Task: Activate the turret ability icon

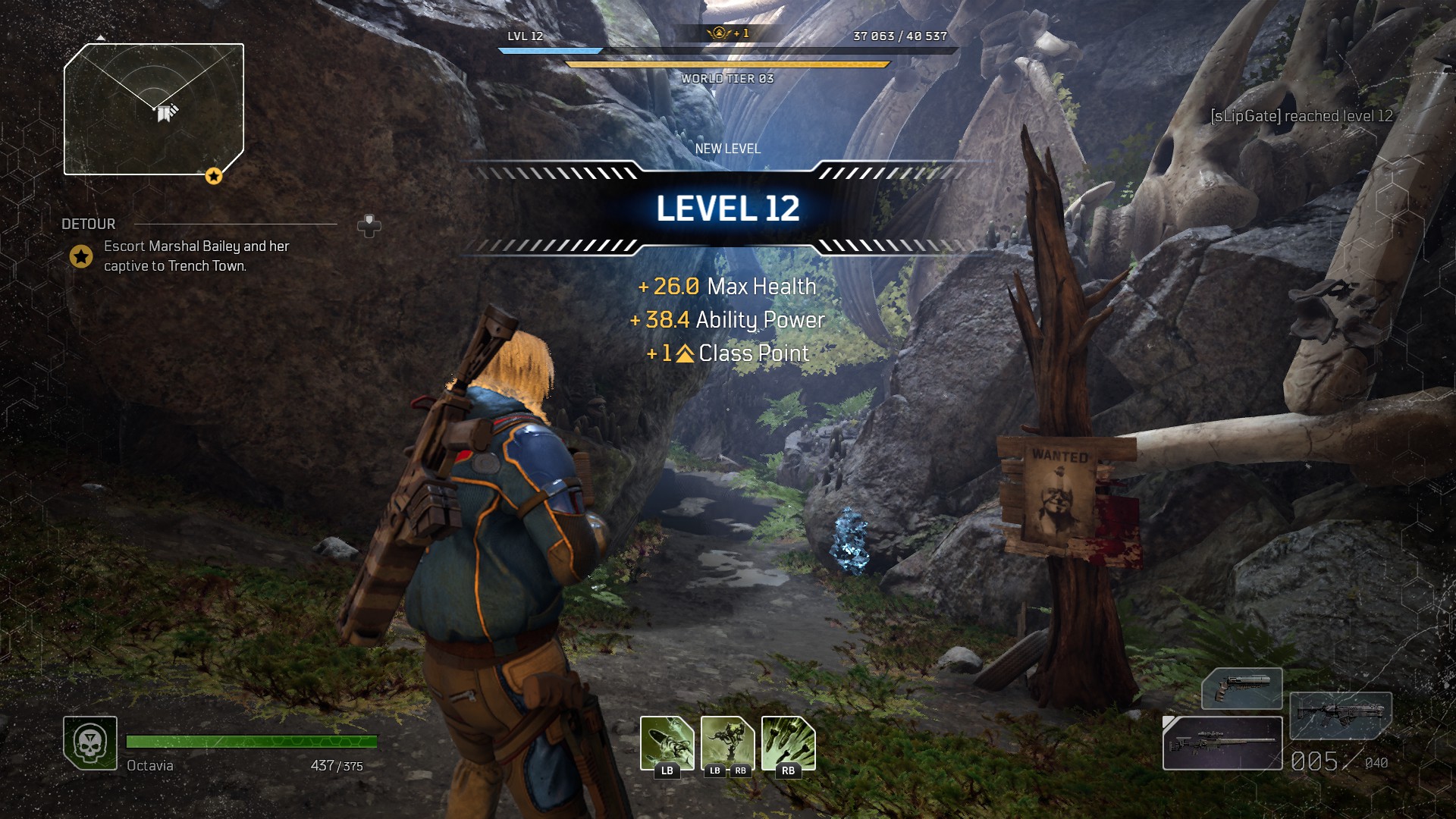Action: pos(727,743)
